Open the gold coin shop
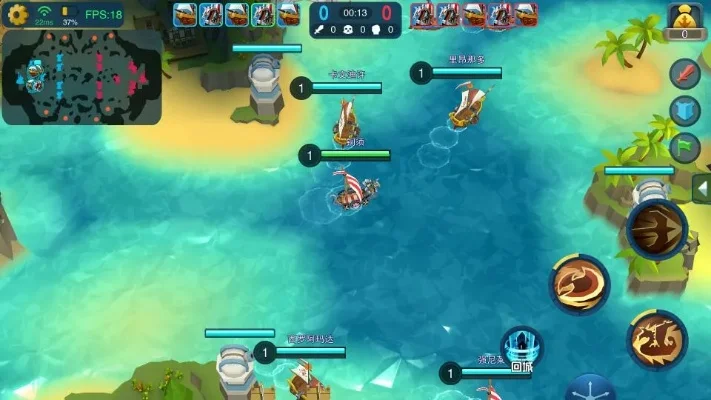This screenshot has width=711, height=400. point(681,20)
